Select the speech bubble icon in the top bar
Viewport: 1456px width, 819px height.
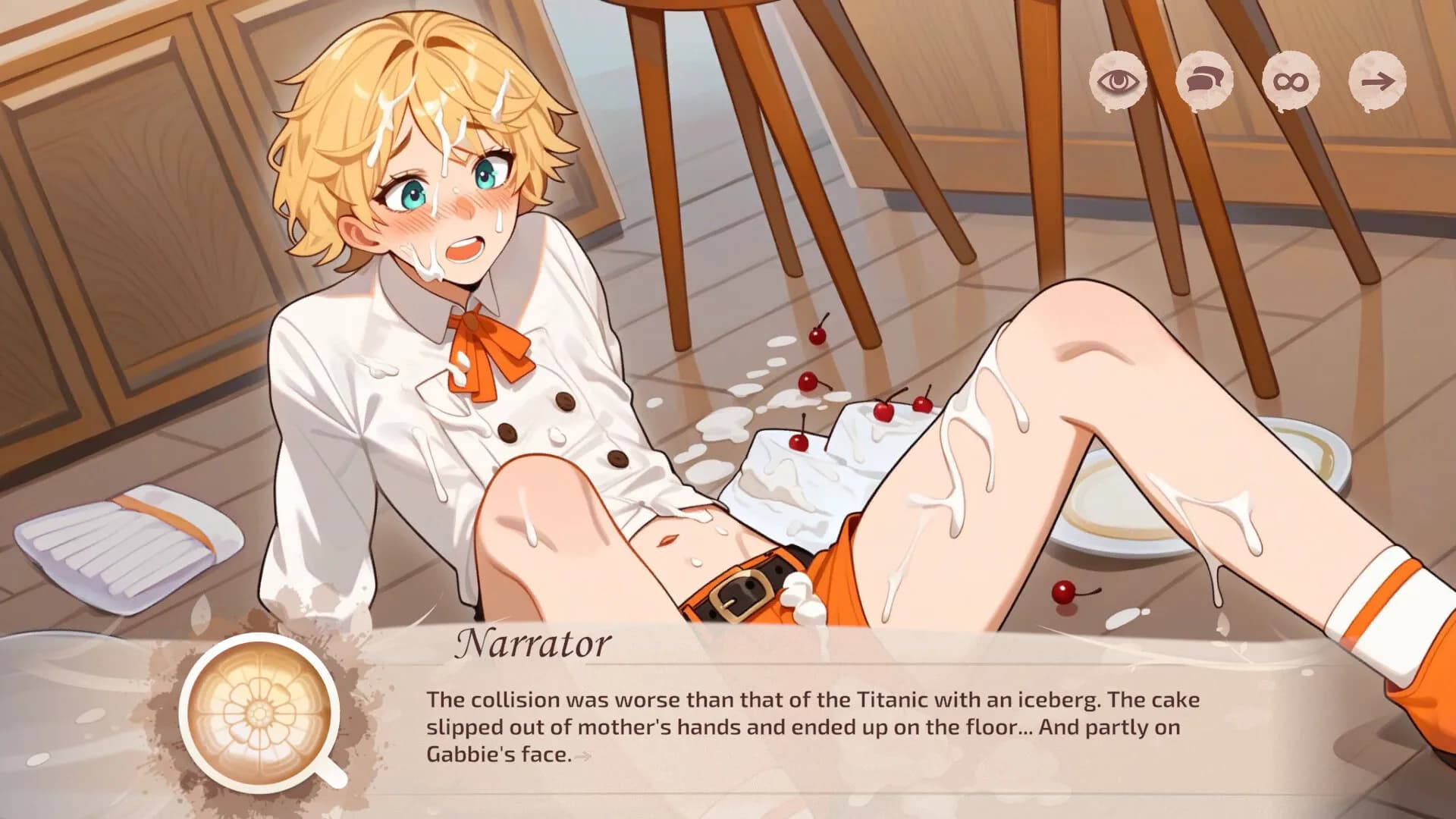pos(1207,80)
